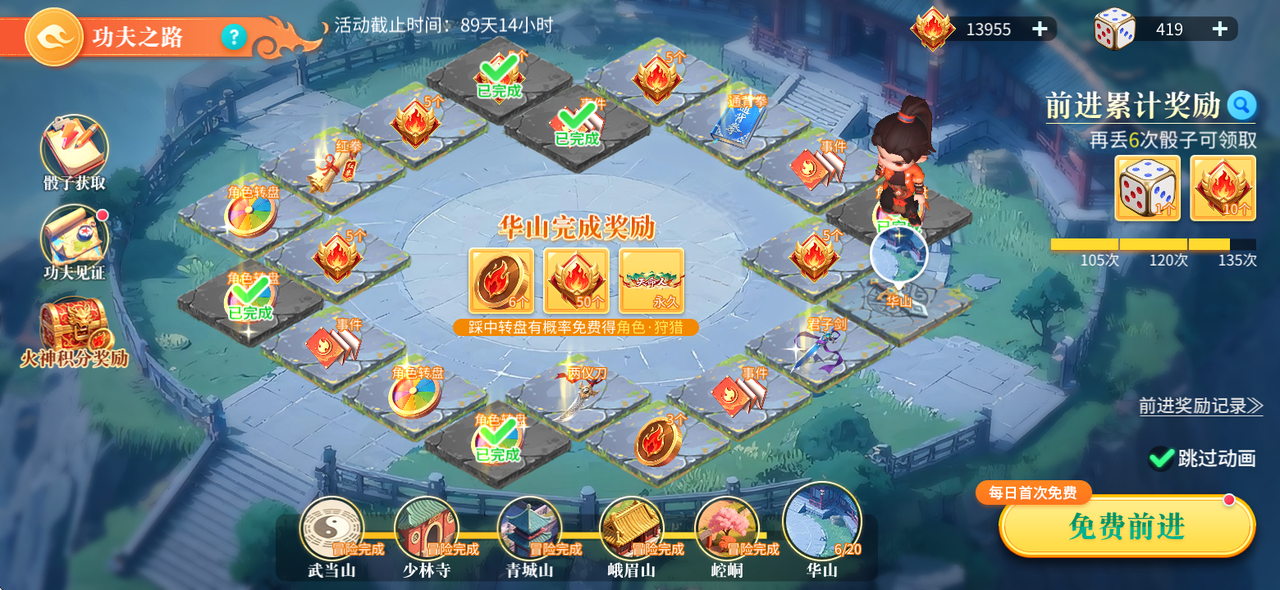This screenshot has height=590, width=1280.
Task: Select the 华山 stage
Action: pyautogui.click(x=822, y=522)
